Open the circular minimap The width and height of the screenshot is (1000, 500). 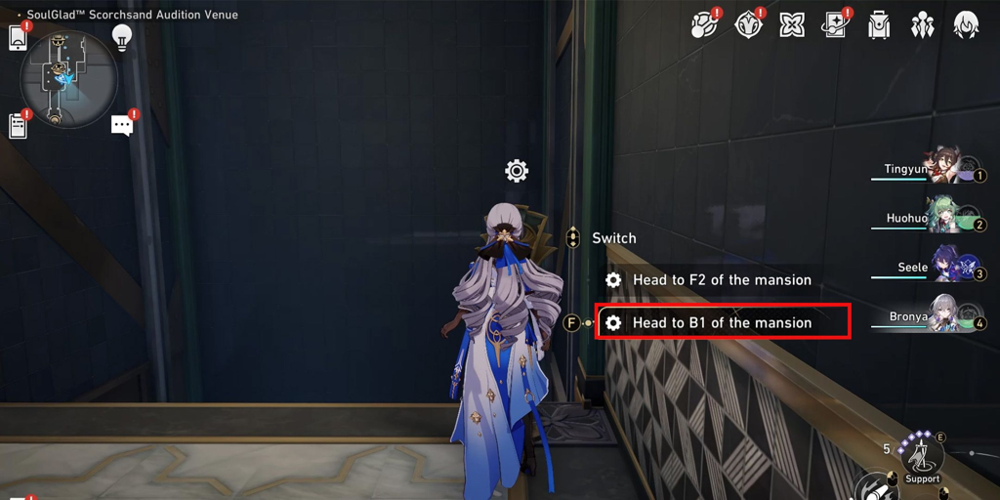click(69, 79)
